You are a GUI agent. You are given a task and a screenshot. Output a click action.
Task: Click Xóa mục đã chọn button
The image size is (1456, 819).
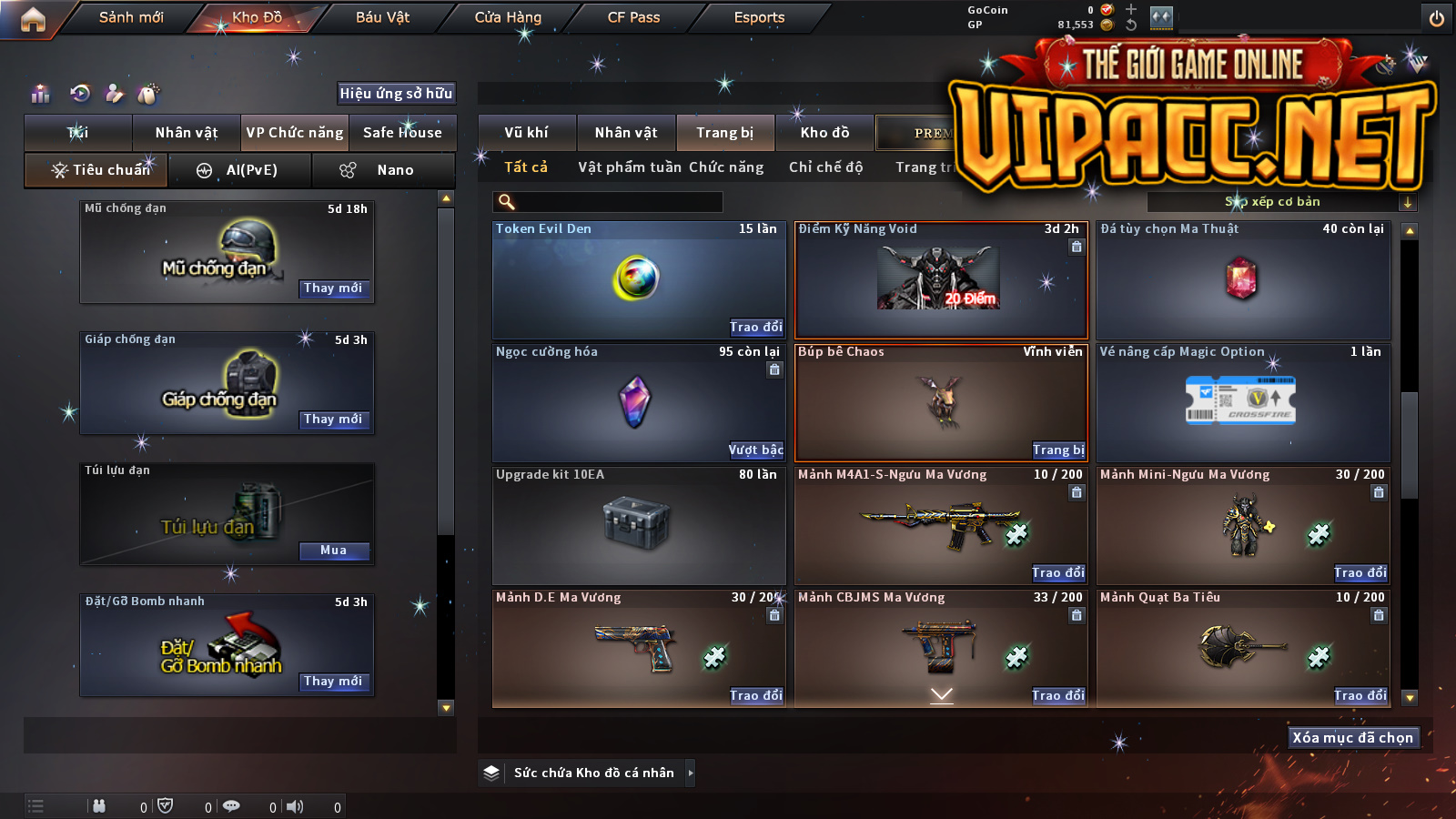pyautogui.click(x=1352, y=737)
